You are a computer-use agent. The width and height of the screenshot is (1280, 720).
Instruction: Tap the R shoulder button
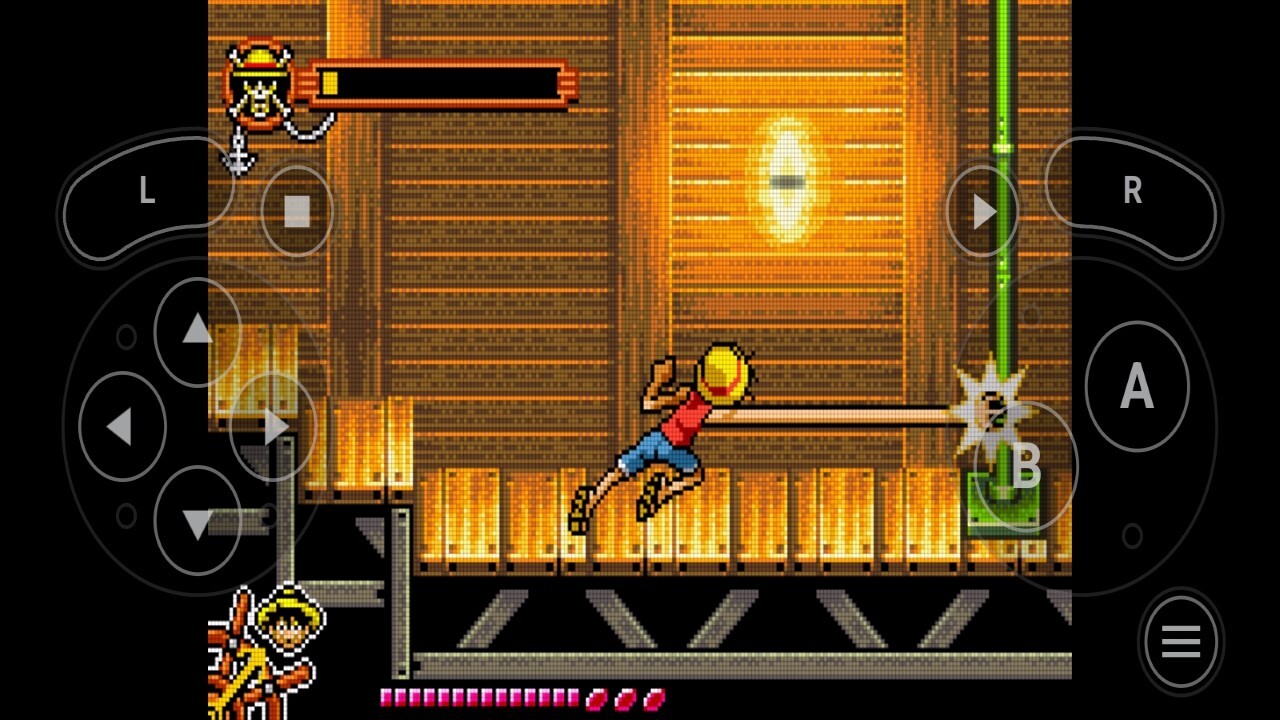pyautogui.click(x=1131, y=191)
